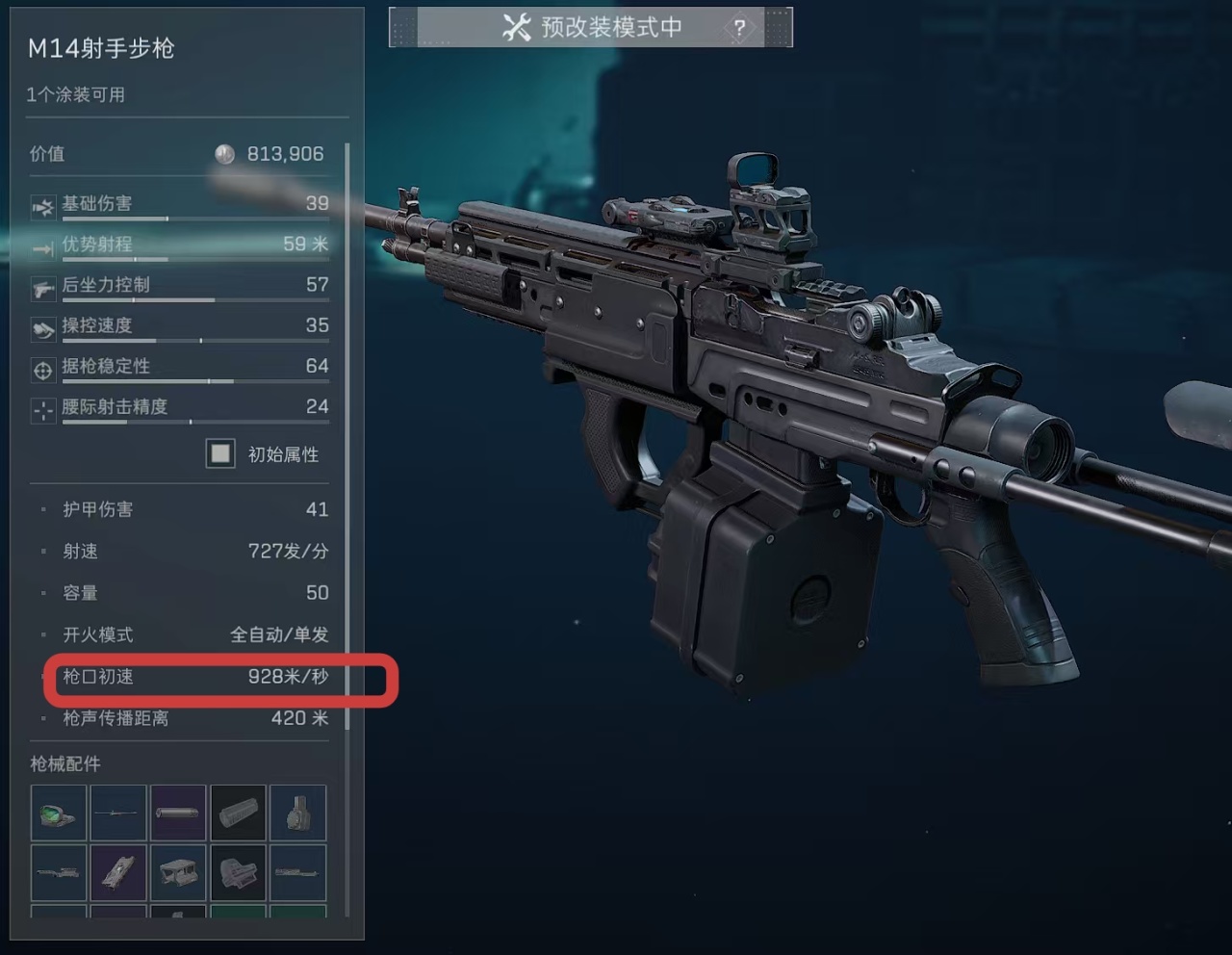Click the 预改装模式中 mode banner

591,27
